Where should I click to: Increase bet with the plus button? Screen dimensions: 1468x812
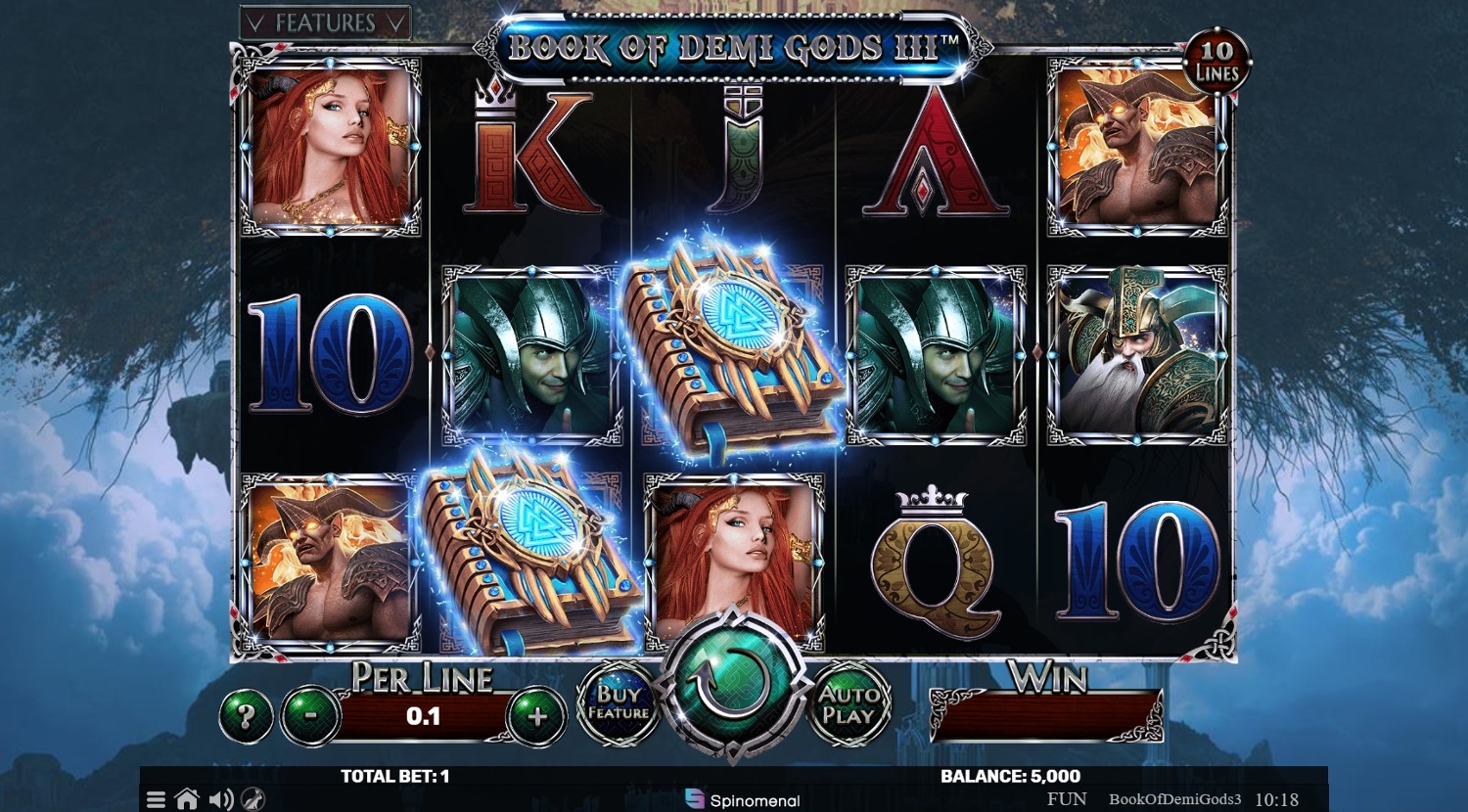[x=537, y=715]
